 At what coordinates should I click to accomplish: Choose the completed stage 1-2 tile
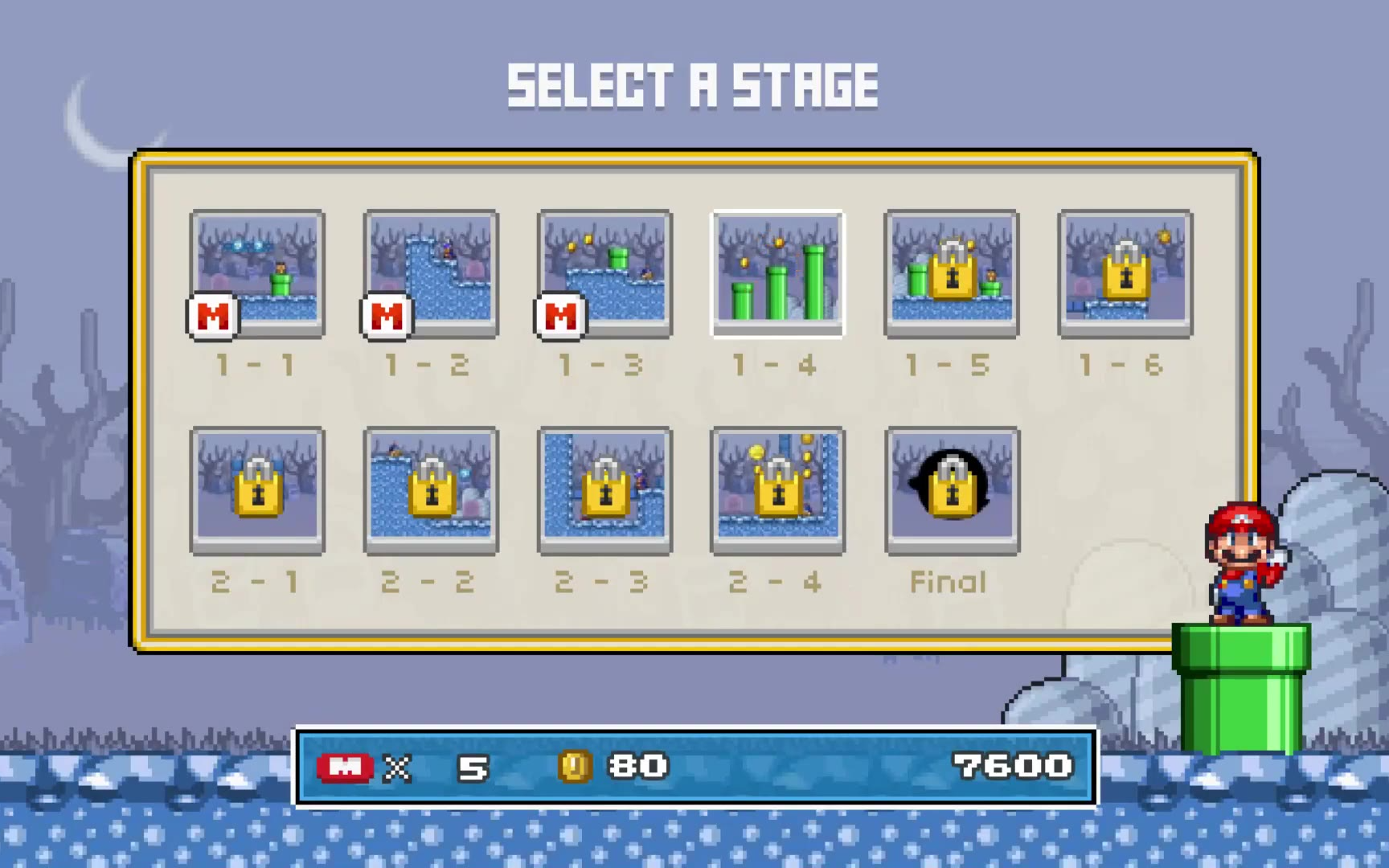[x=431, y=273]
